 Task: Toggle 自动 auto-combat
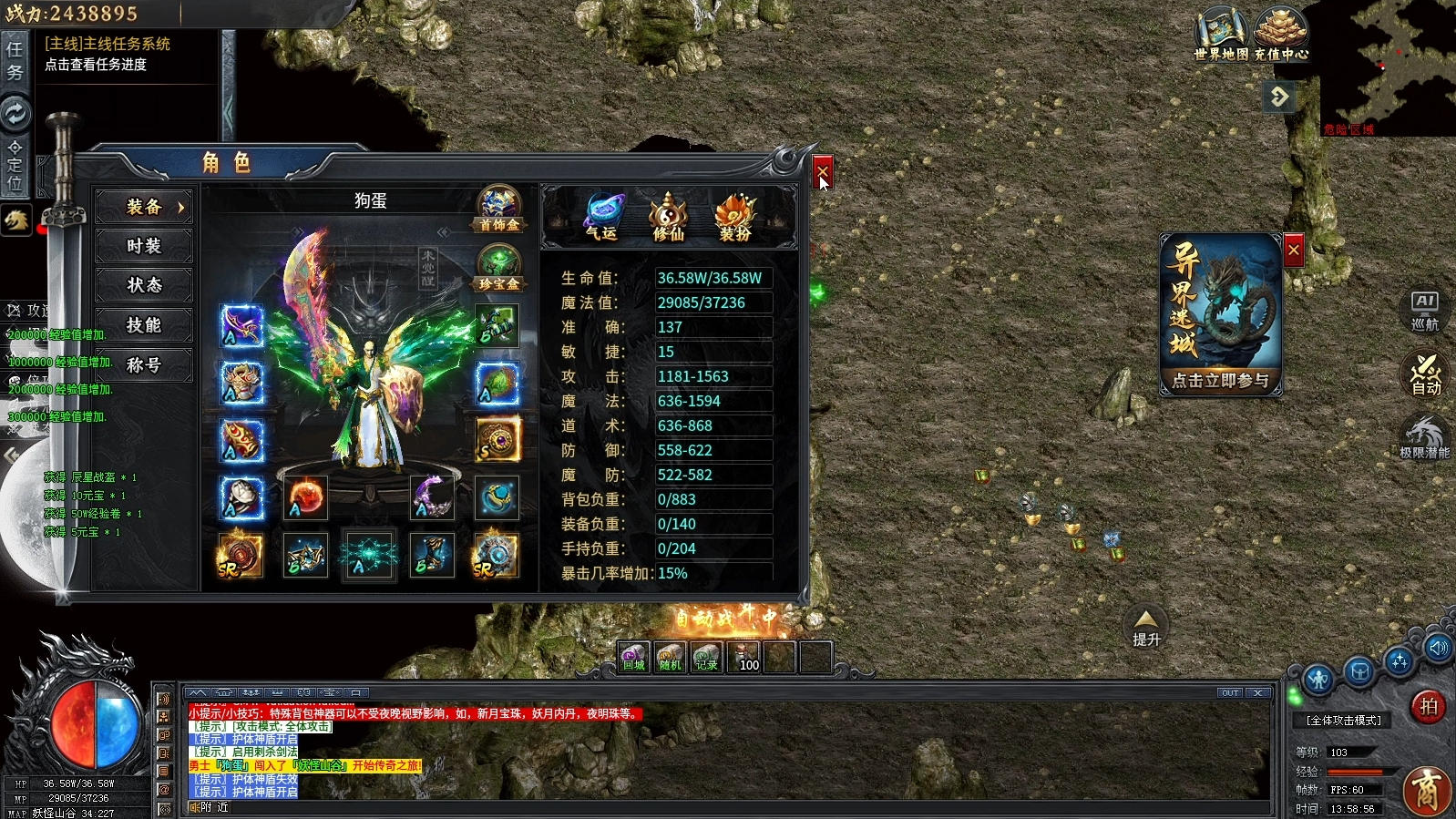coord(1425,374)
